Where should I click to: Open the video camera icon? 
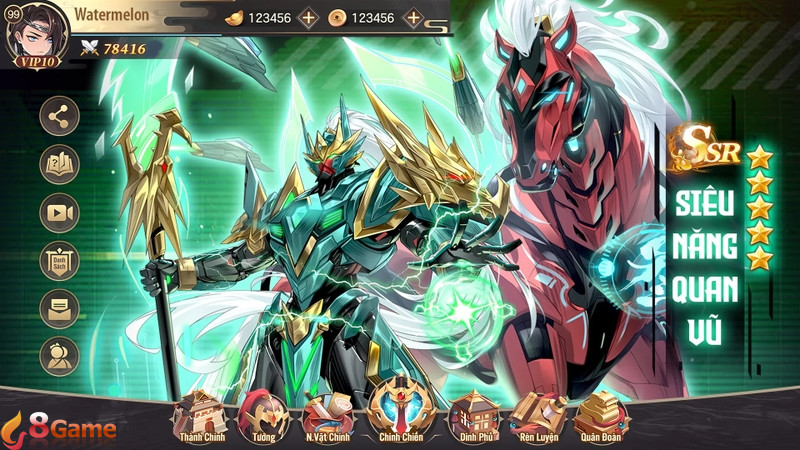59,212
